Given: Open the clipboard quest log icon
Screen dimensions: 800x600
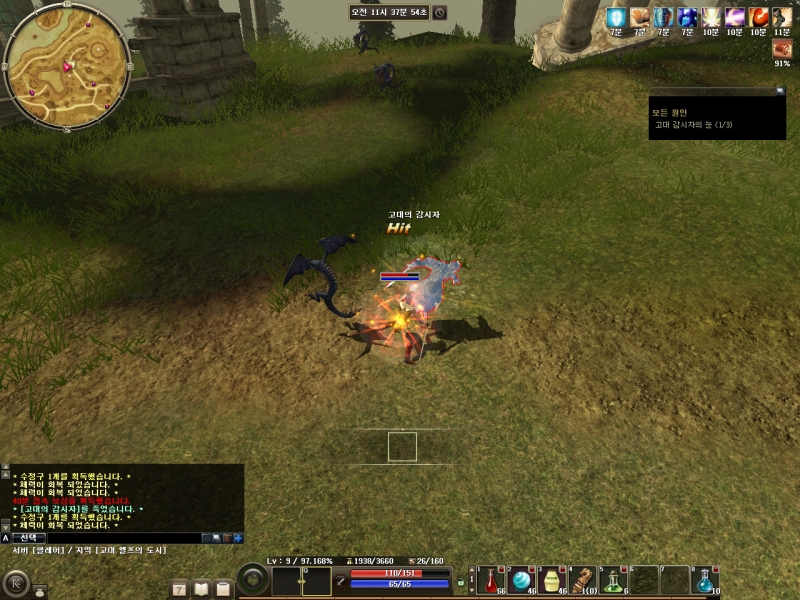Looking at the screenshot, I should tap(223, 589).
